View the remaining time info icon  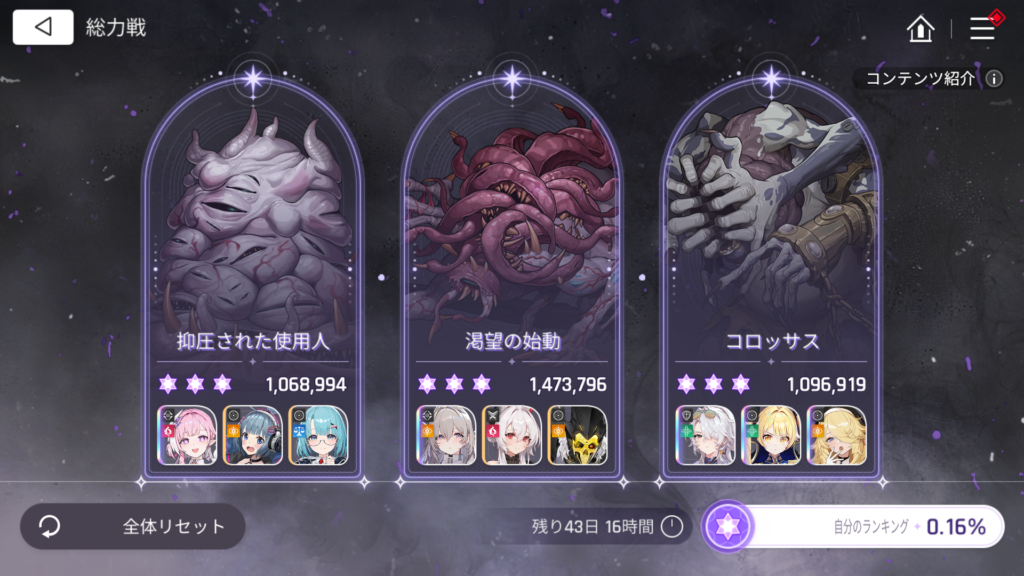(x=672, y=526)
